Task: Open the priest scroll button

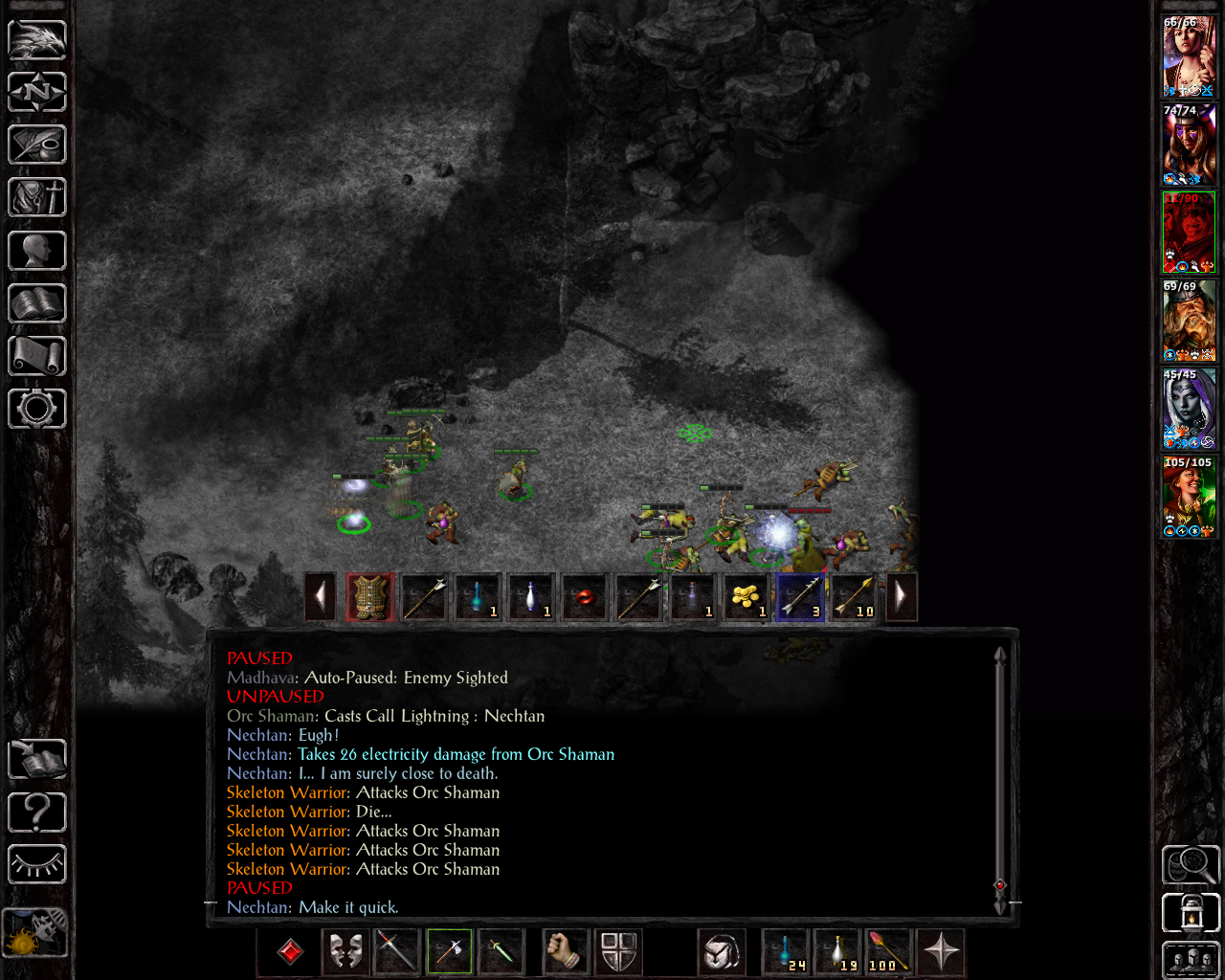Action: tap(37, 356)
